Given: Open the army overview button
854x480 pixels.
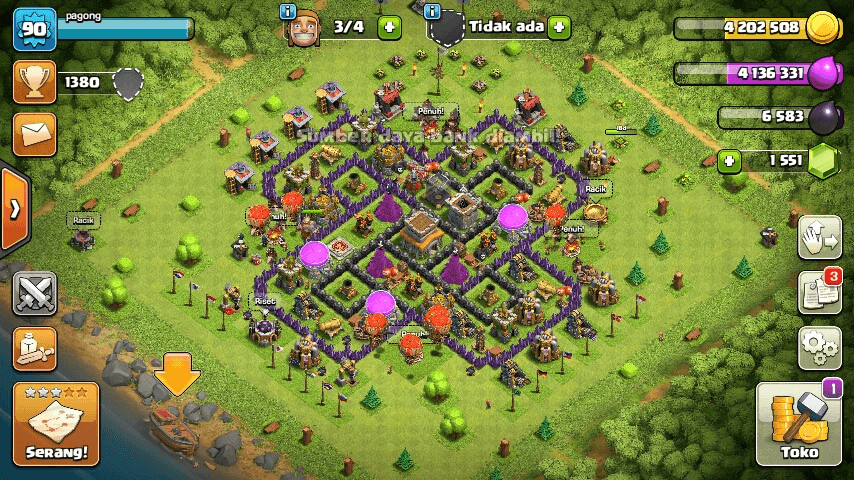Looking at the screenshot, I should (34, 348).
